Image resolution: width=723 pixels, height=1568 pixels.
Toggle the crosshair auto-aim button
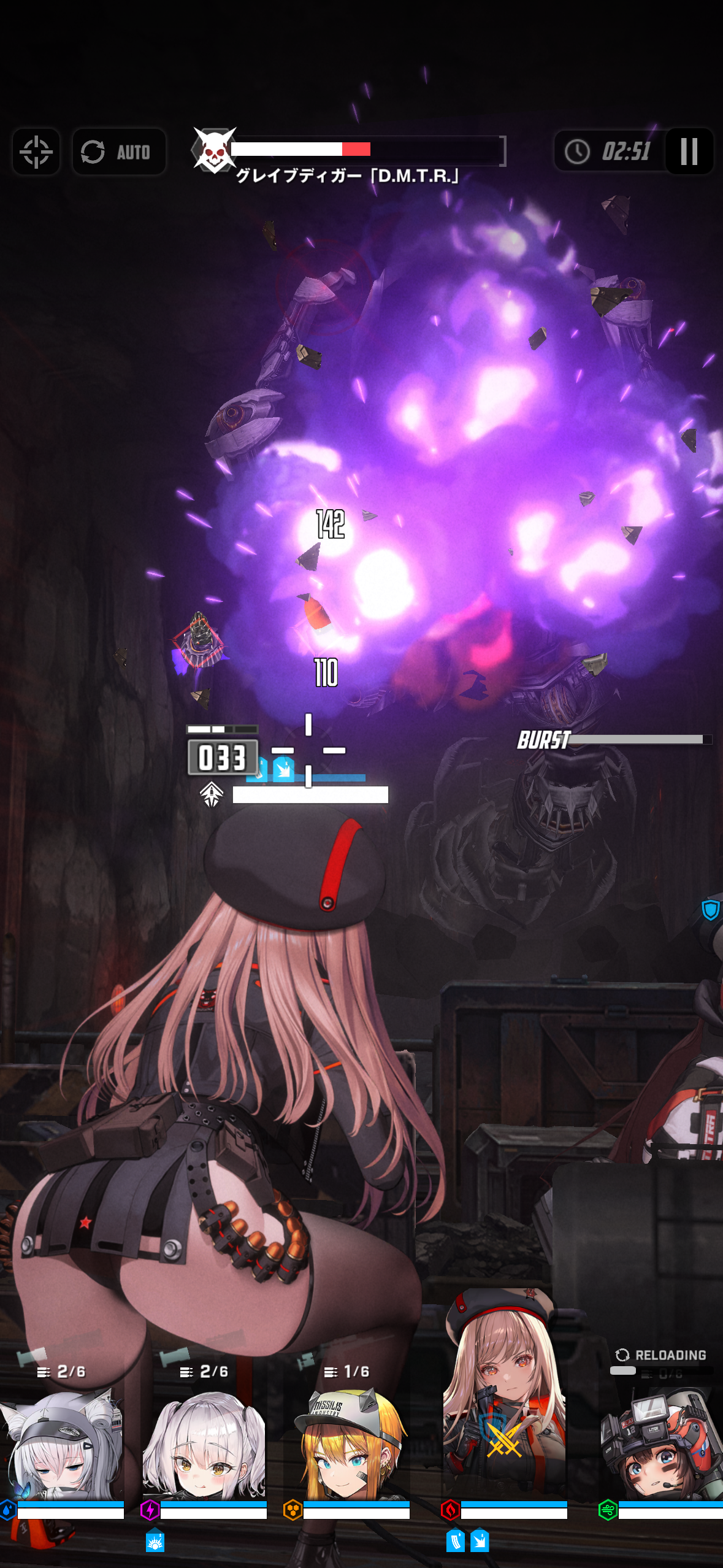tap(36, 152)
